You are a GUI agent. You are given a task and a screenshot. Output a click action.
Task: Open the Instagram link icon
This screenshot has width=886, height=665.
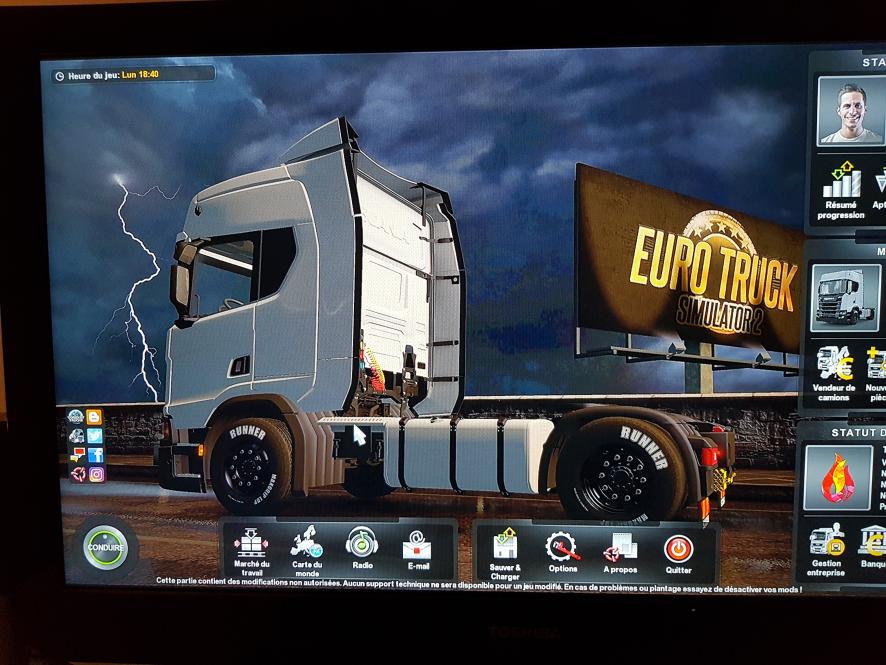click(96, 474)
